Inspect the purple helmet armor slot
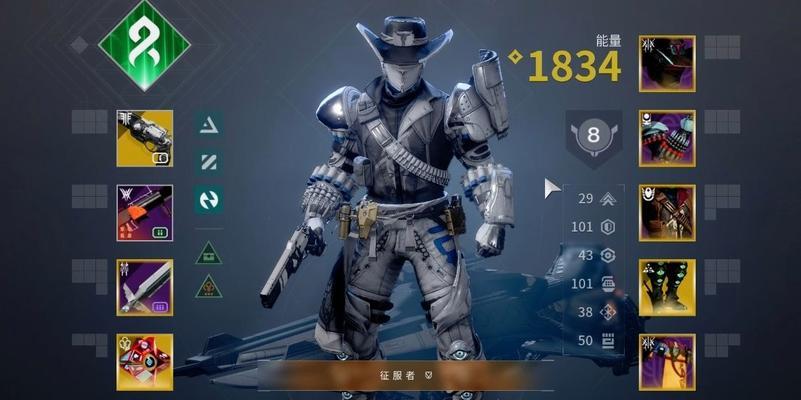 [667, 64]
